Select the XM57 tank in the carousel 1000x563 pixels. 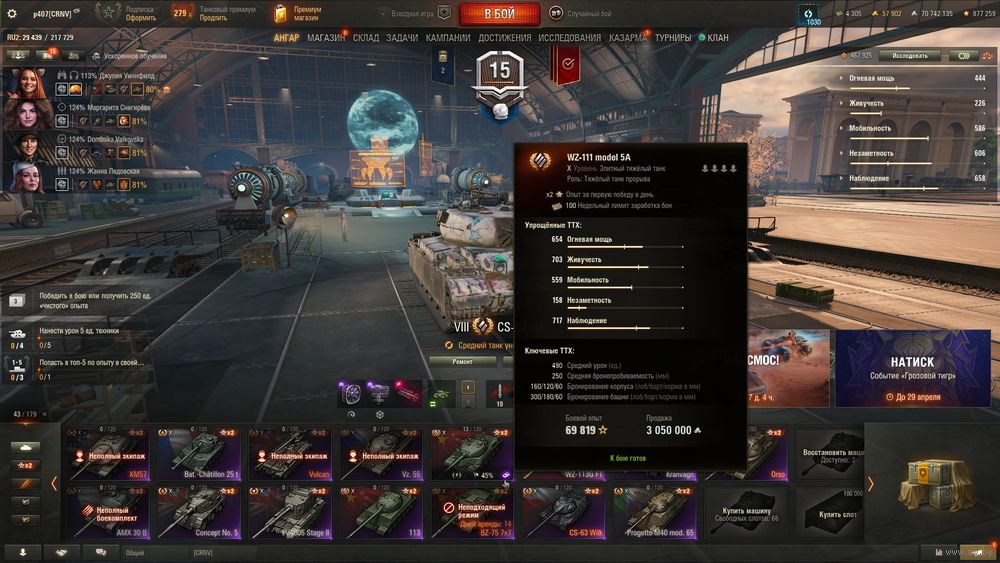[x=108, y=453]
